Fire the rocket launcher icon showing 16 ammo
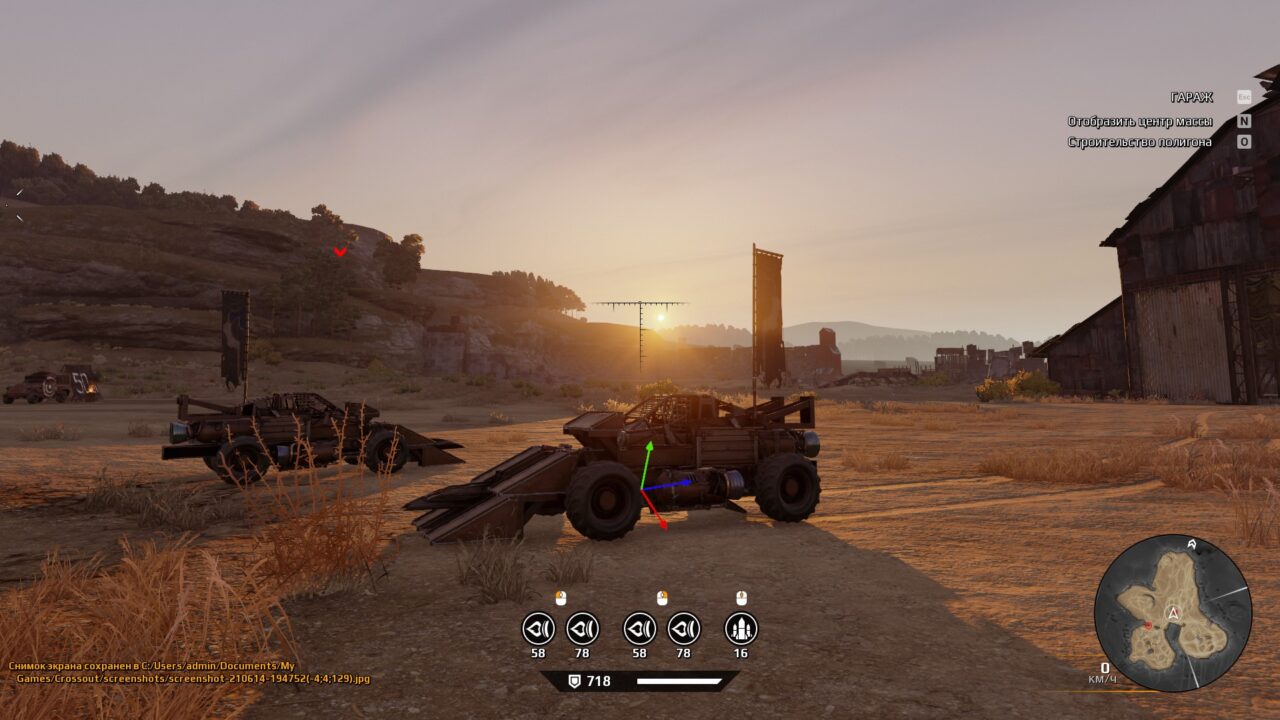 (x=740, y=629)
